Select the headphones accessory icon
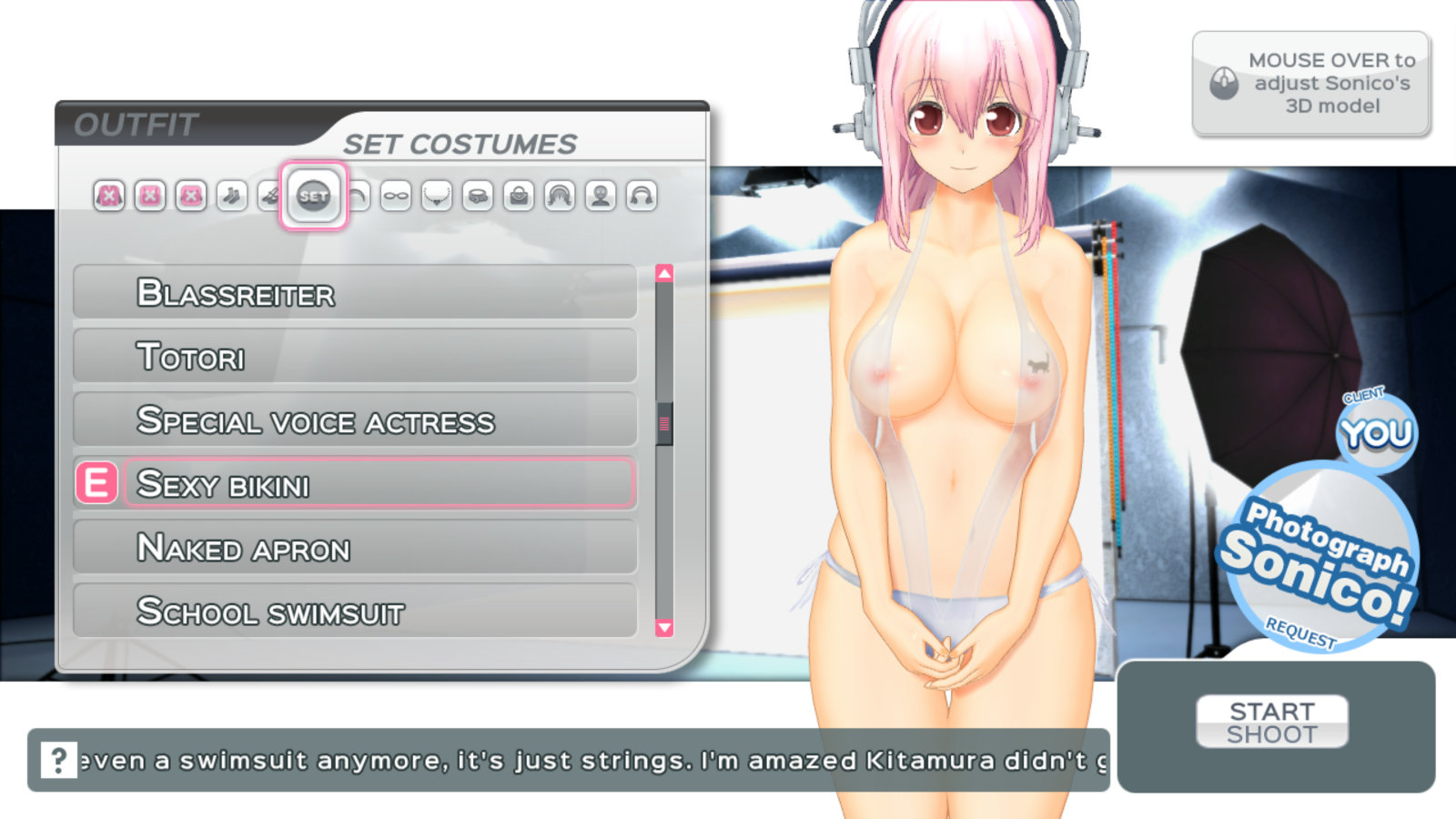The width and height of the screenshot is (1456, 819). point(642,196)
